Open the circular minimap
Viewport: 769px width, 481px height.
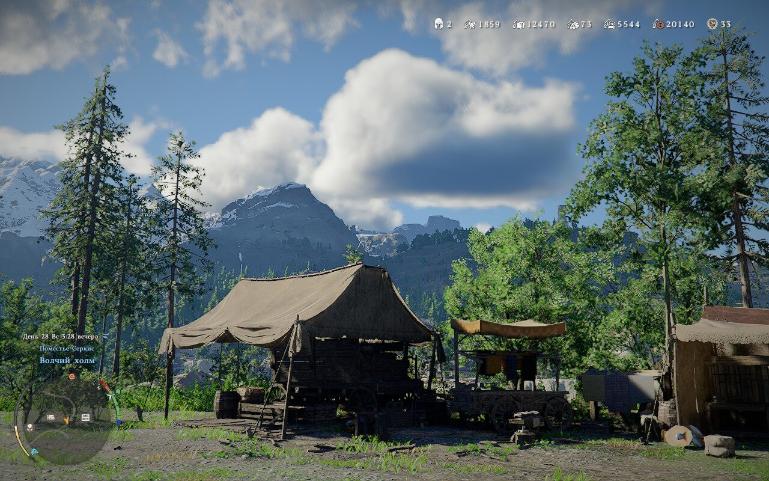(x=62, y=419)
